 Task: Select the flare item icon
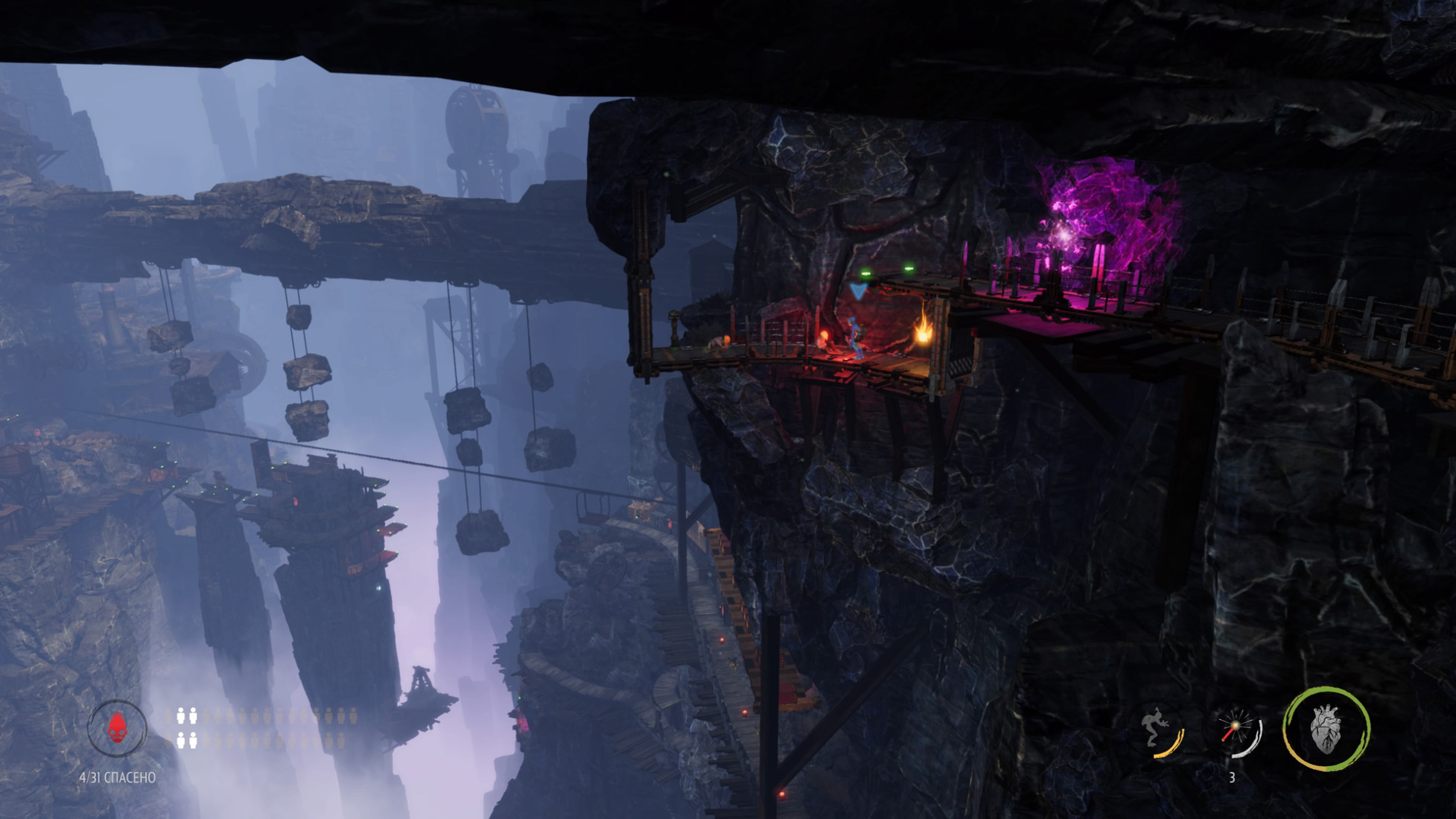click(1236, 730)
